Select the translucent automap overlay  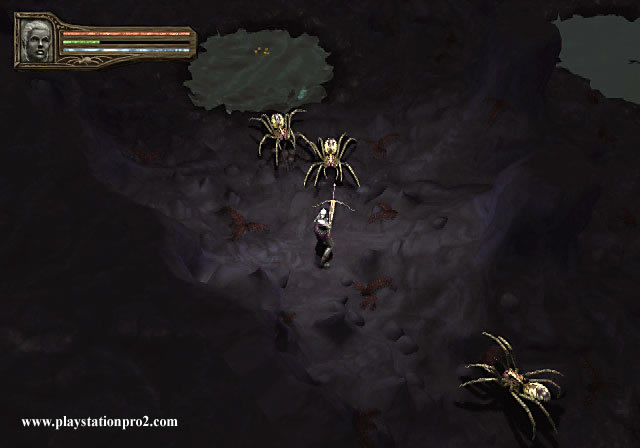[255, 68]
